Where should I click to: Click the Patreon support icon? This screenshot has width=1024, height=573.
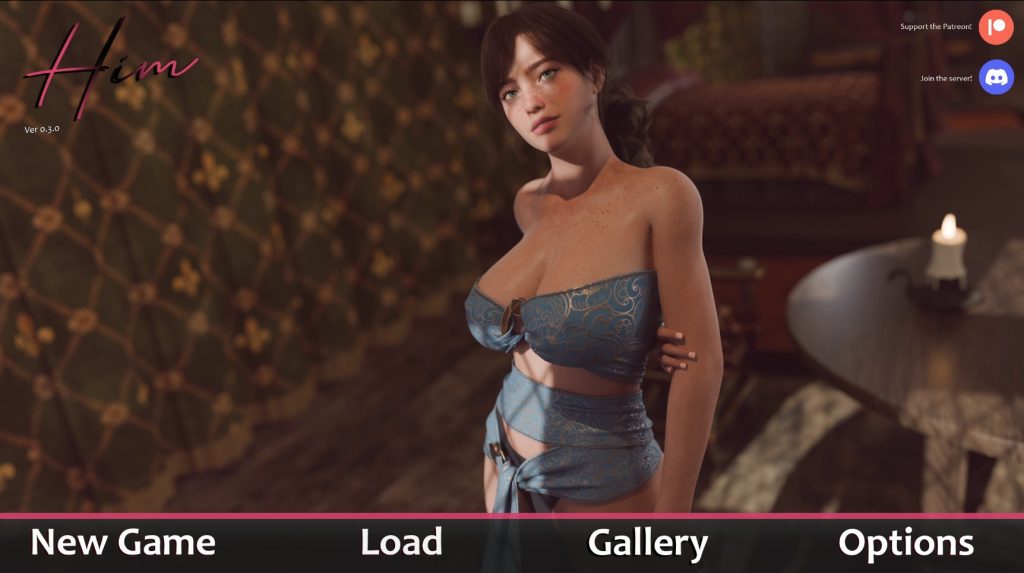pyautogui.click(x=996, y=26)
